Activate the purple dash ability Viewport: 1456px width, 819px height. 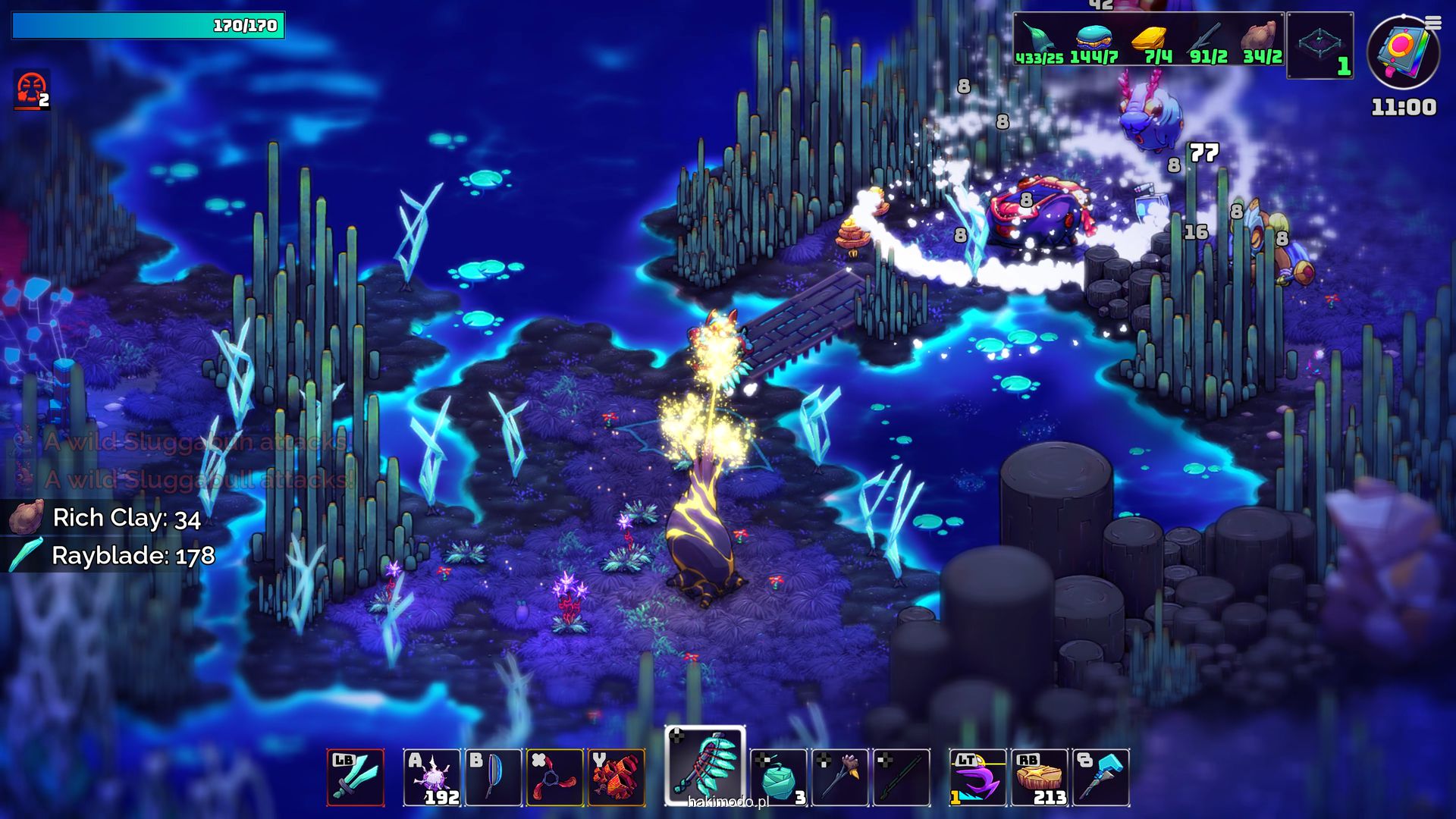(x=977, y=777)
